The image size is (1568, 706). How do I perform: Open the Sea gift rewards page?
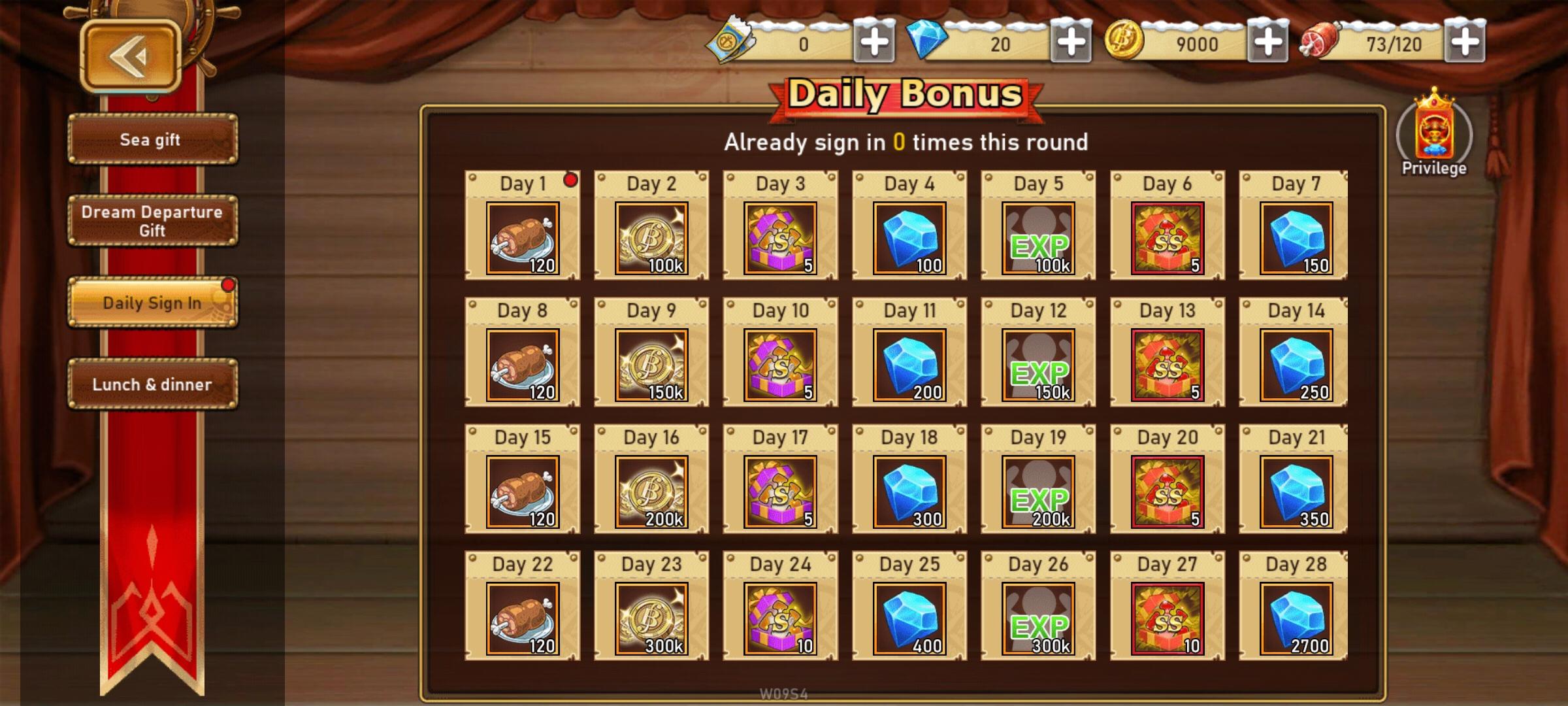point(152,139)
